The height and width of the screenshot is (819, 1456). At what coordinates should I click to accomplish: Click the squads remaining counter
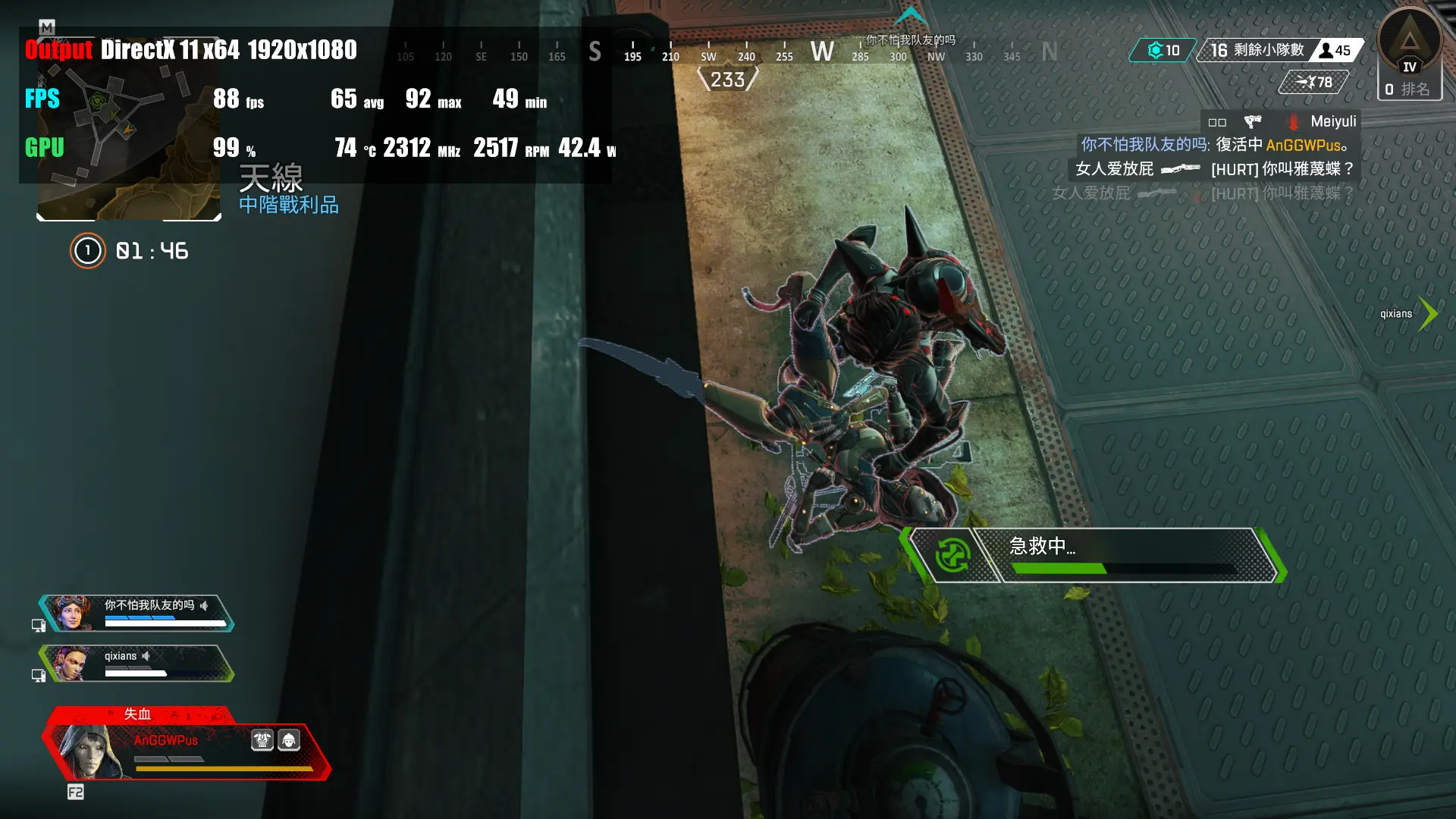tap(1257, 50)
